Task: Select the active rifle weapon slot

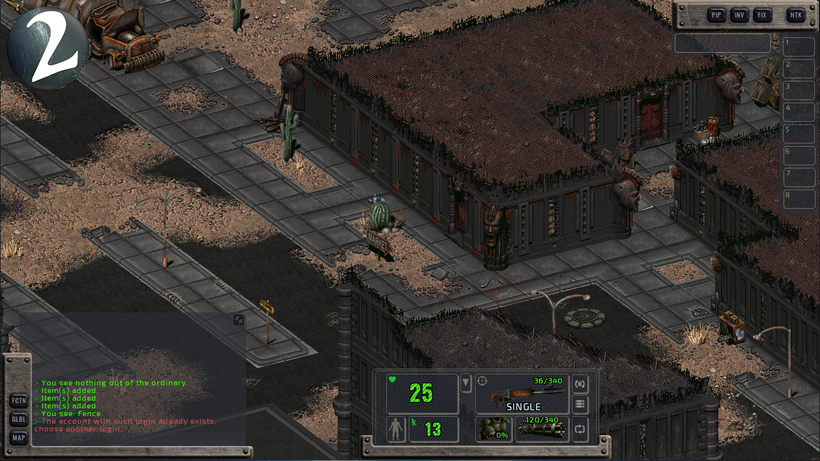Action: 522,393
